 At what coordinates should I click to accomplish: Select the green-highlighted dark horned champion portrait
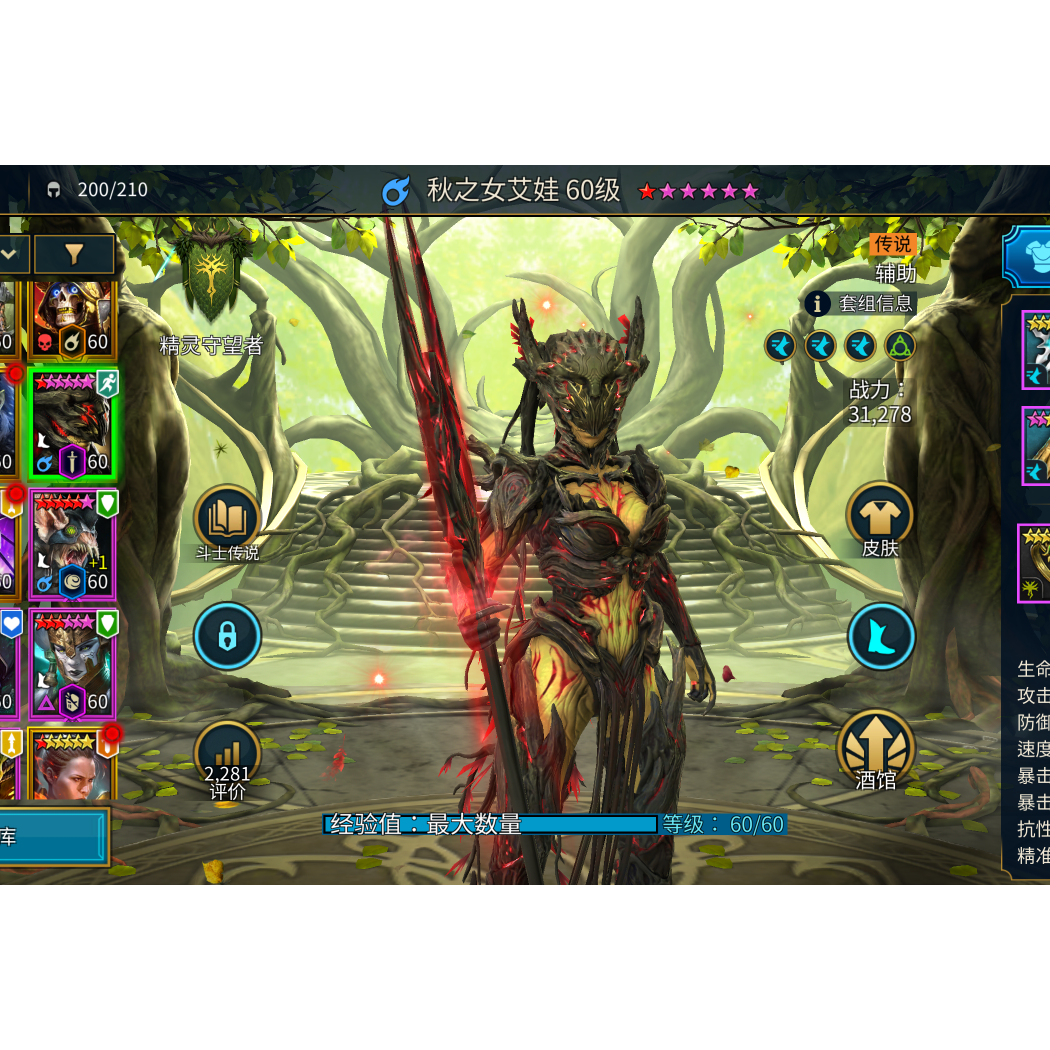73,424
